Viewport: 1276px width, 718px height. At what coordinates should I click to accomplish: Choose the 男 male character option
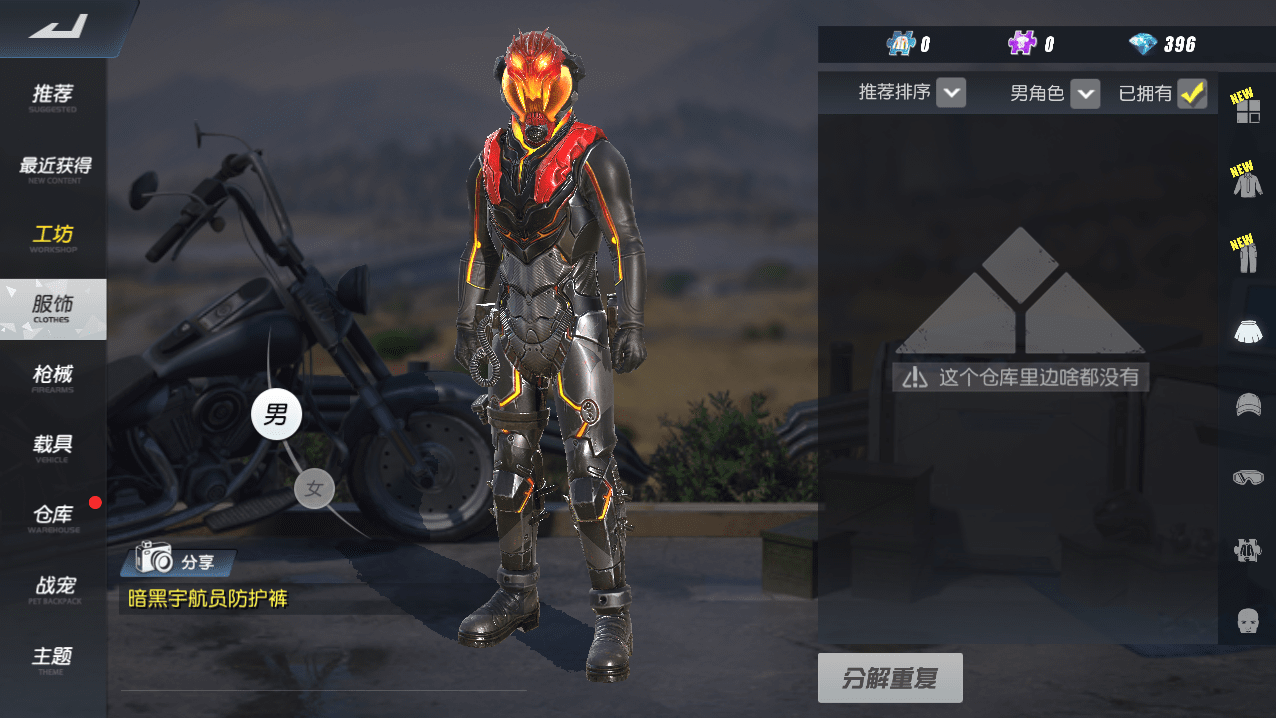[276, 414]
